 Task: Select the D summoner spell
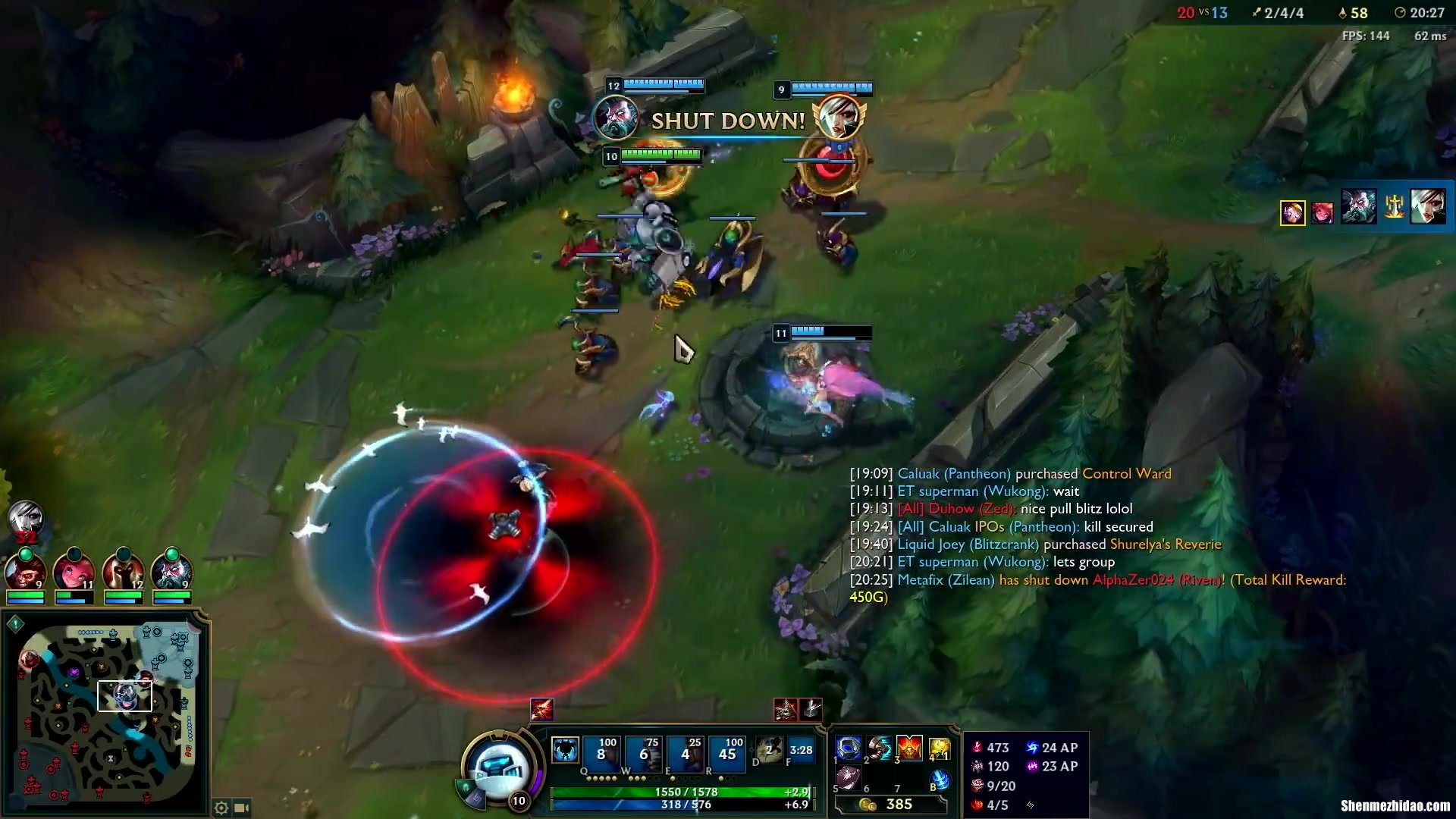tap(769, 750)
